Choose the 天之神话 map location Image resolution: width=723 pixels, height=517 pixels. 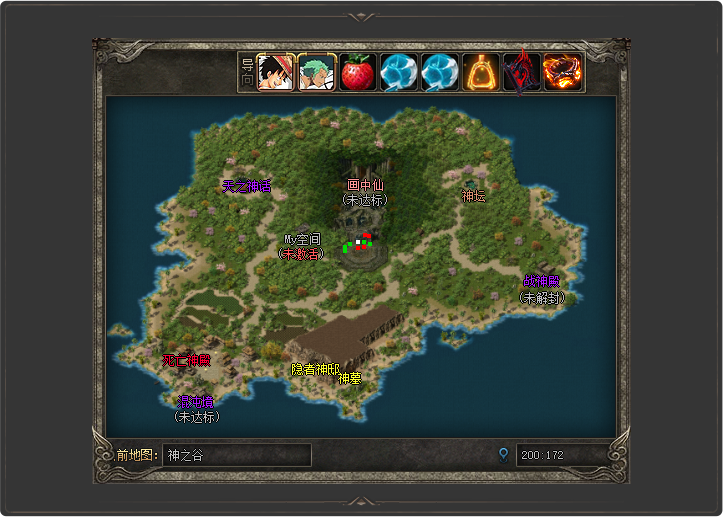[246, 186]
